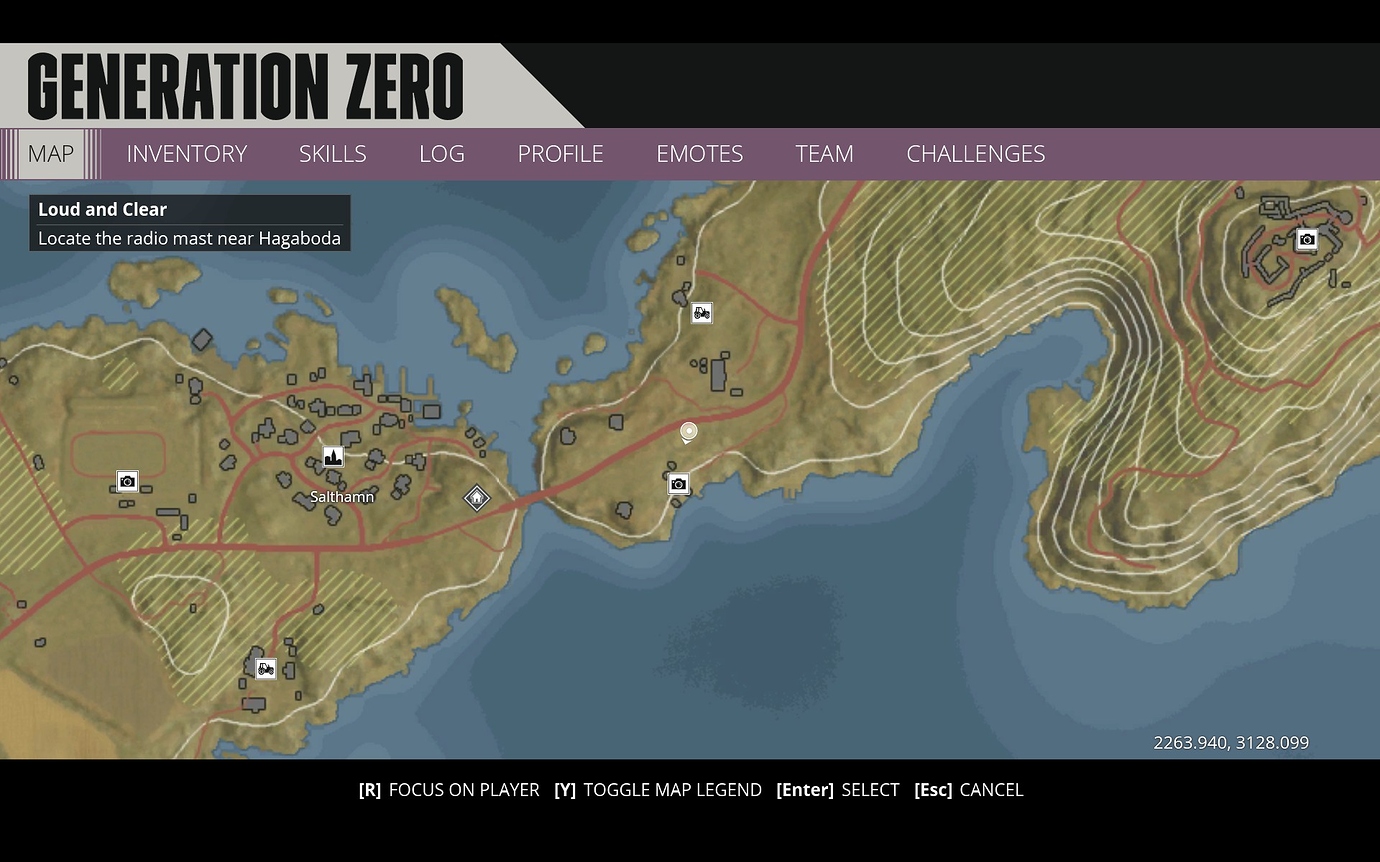Select the tractor vehicle icon on the northern peninsula
Image resolution: width=1380 pixels, height=862 pixels.
click(701, 313)
